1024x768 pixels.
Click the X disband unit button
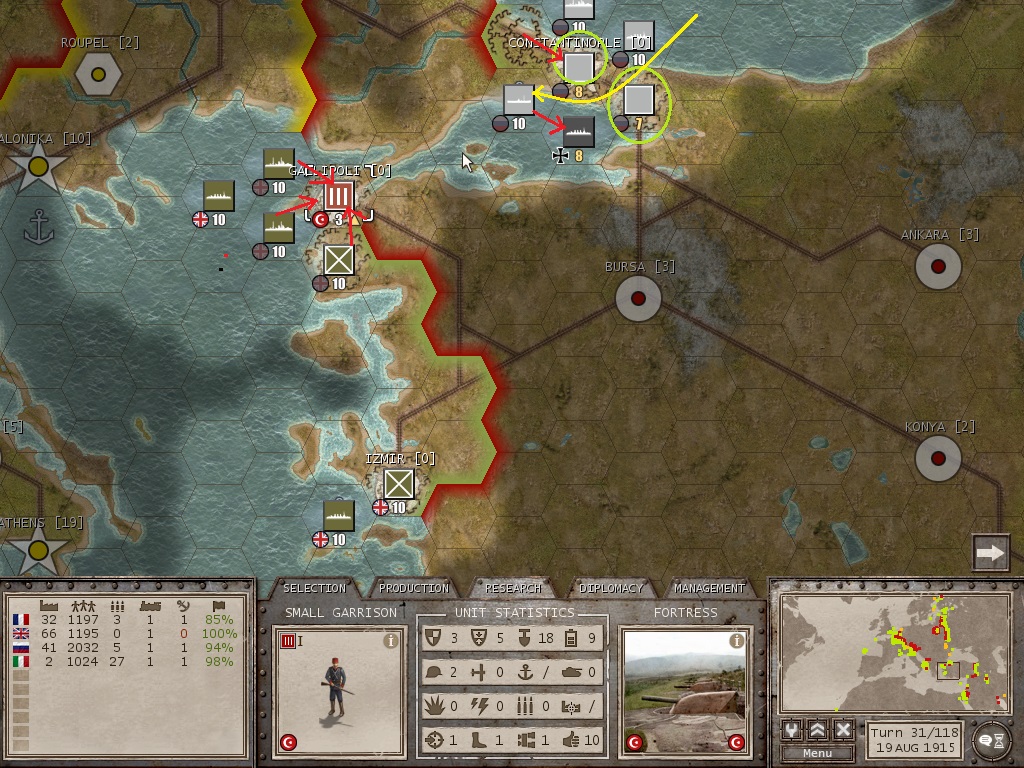click(x=843, y=729)
